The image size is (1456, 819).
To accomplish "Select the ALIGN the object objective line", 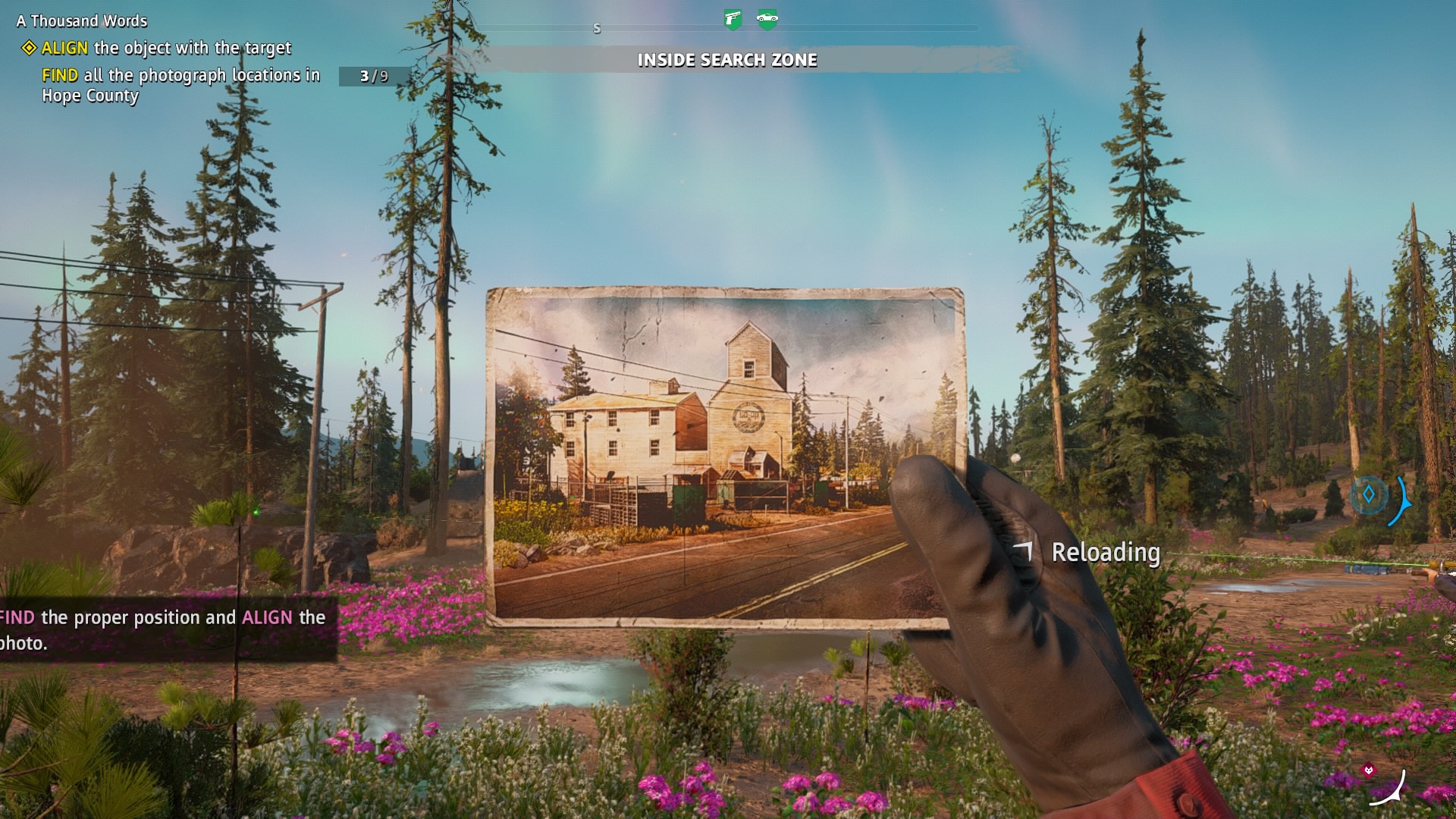I will [x=165, y=49].
